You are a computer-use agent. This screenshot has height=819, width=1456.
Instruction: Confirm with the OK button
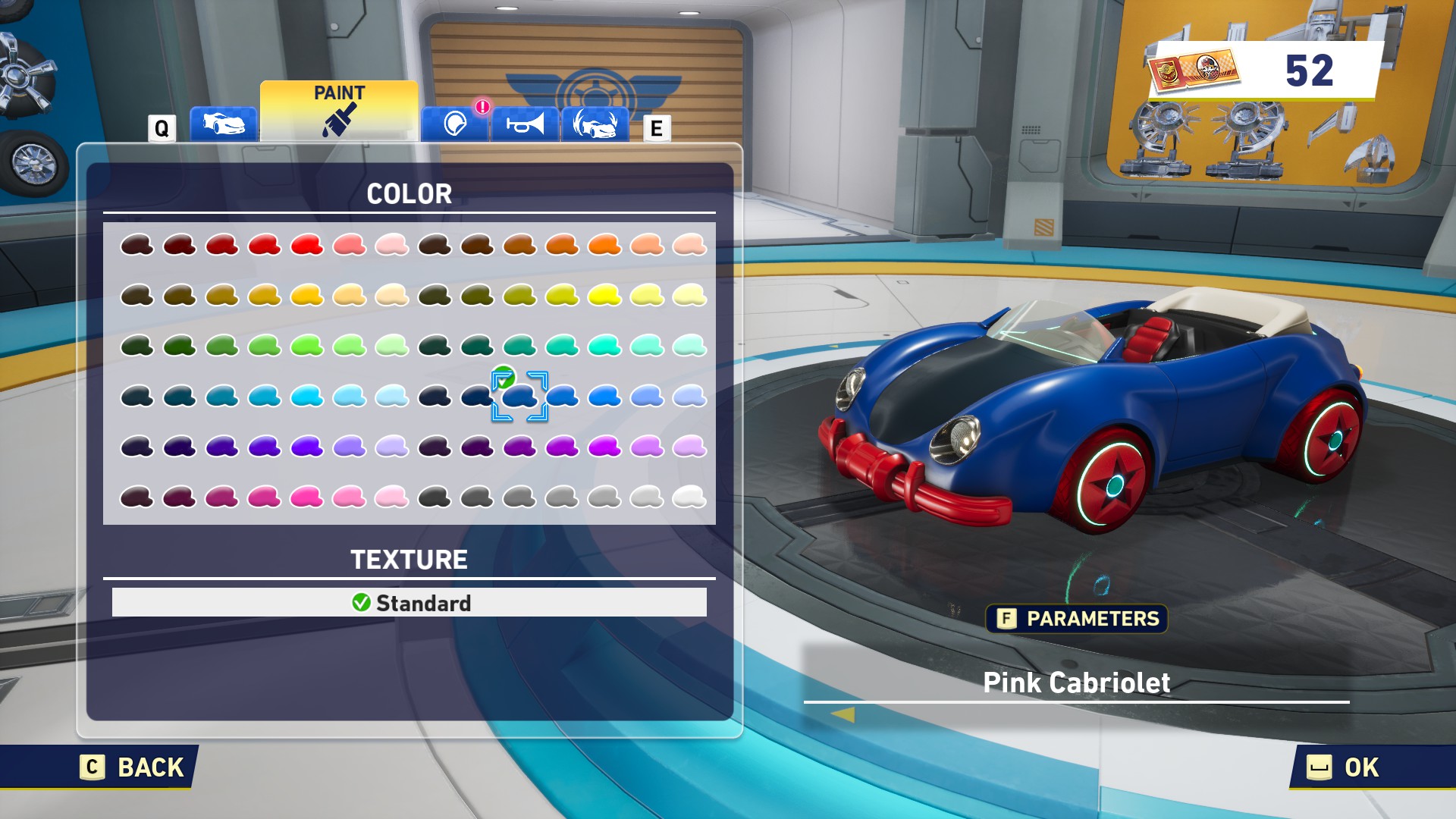(x=1345, y=767)
